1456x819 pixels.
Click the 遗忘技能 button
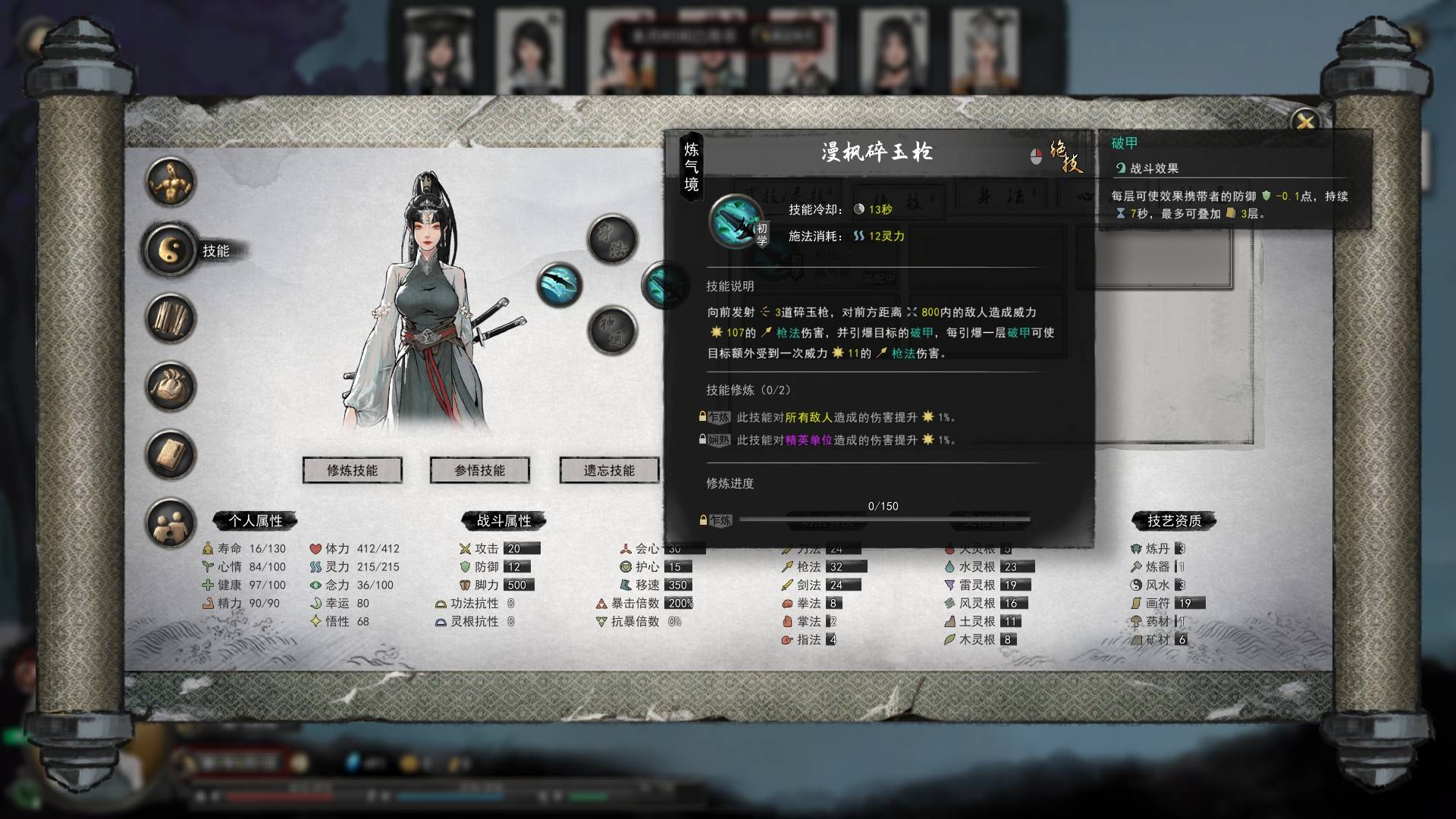(x=609, y=470)
